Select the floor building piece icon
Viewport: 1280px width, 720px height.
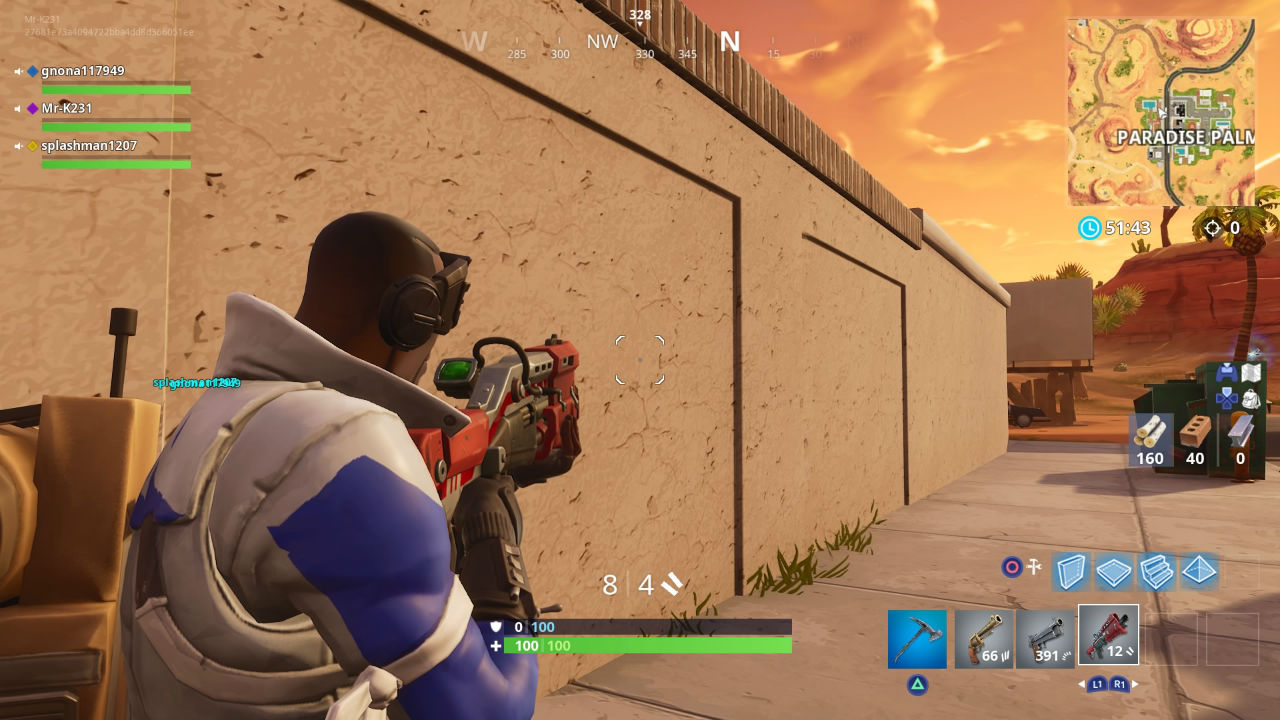pos(1113,572)
